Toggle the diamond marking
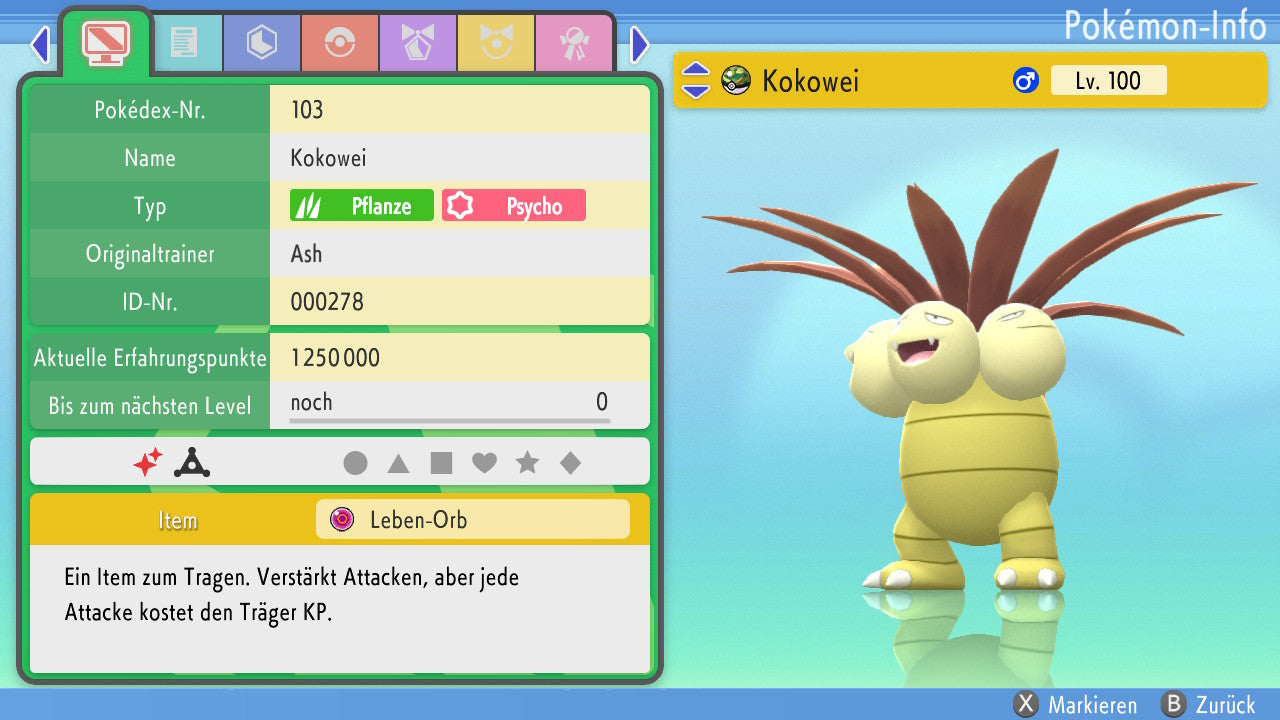1280x720 pixels. pyautogui.click(x=570, y=463)
